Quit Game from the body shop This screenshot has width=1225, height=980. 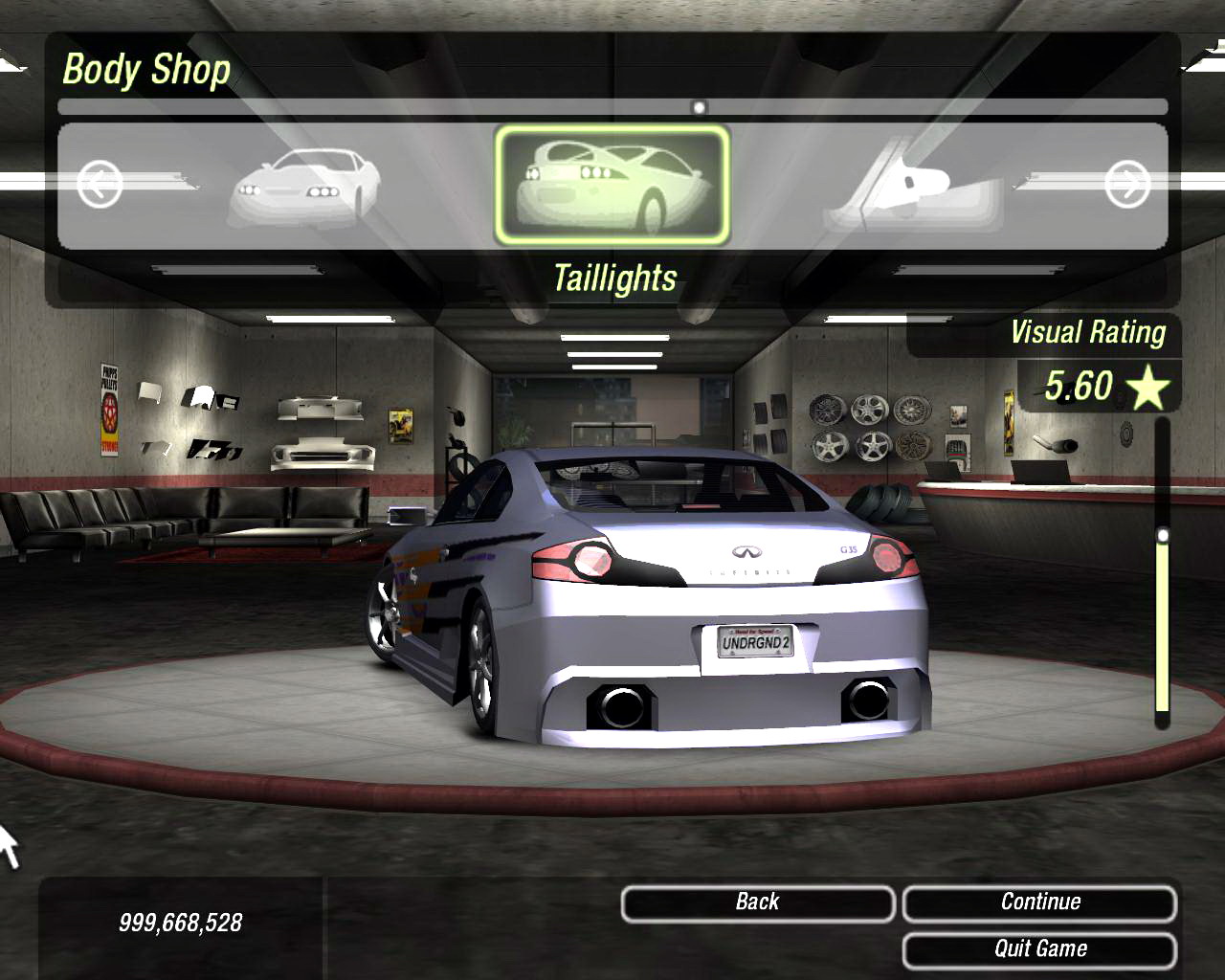[x=1039, y=949]
